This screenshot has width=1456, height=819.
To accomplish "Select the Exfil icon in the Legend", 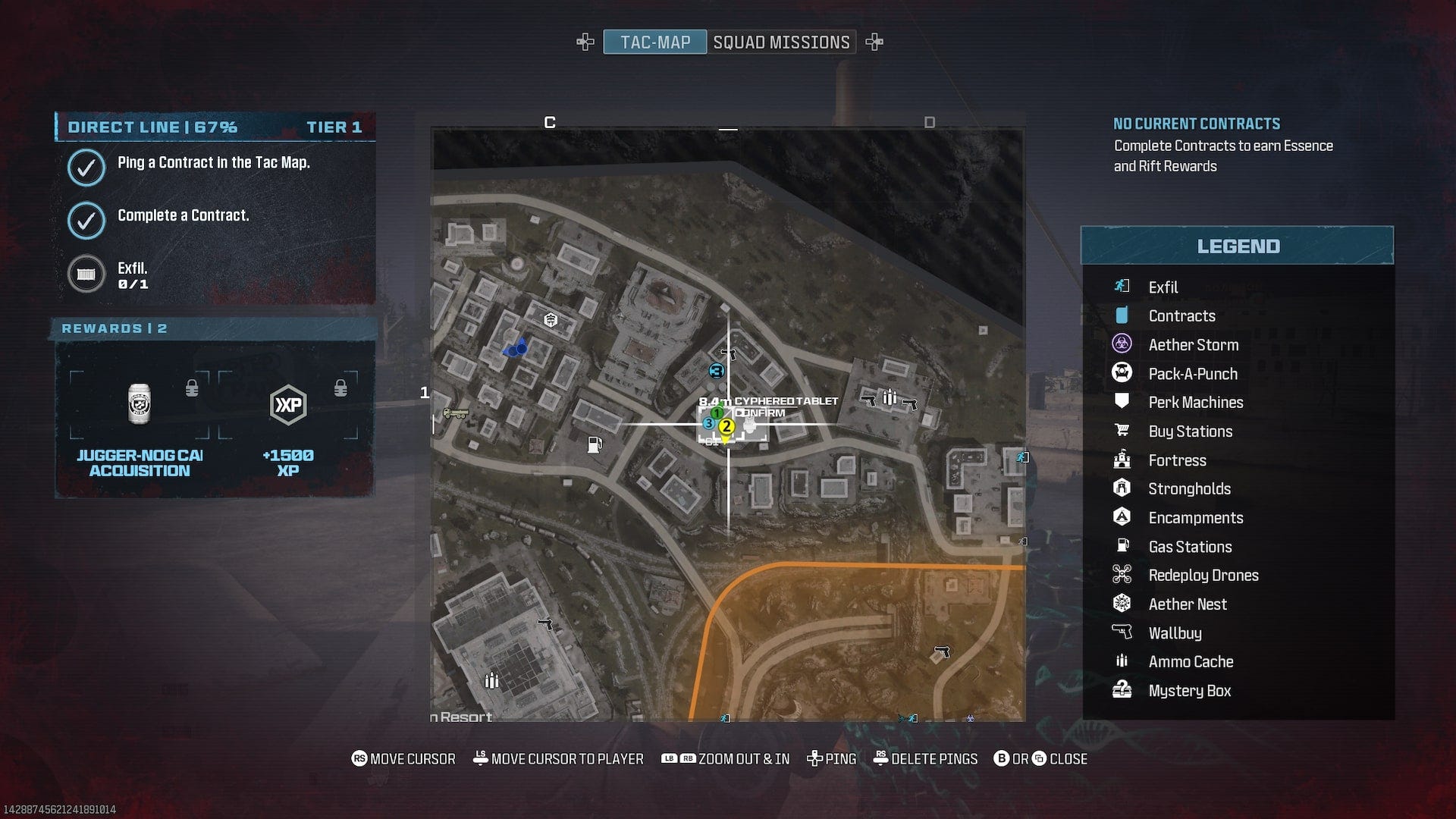I will pyautogui.click(x=1122, y=287).
